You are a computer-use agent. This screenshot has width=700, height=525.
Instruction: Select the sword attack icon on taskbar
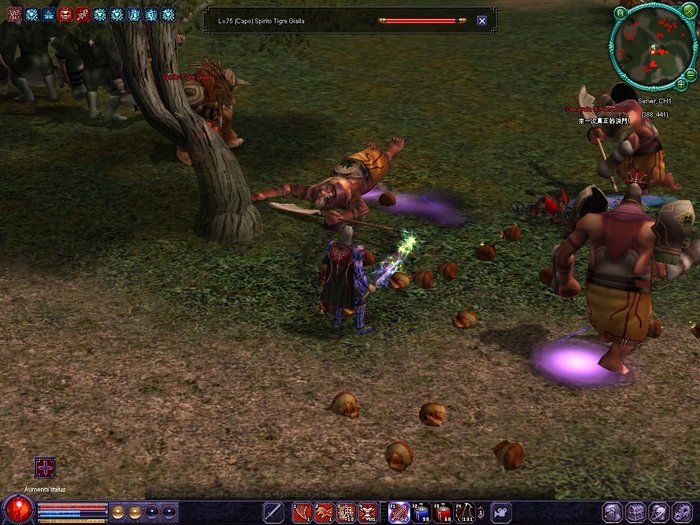[x=273, y=512]
